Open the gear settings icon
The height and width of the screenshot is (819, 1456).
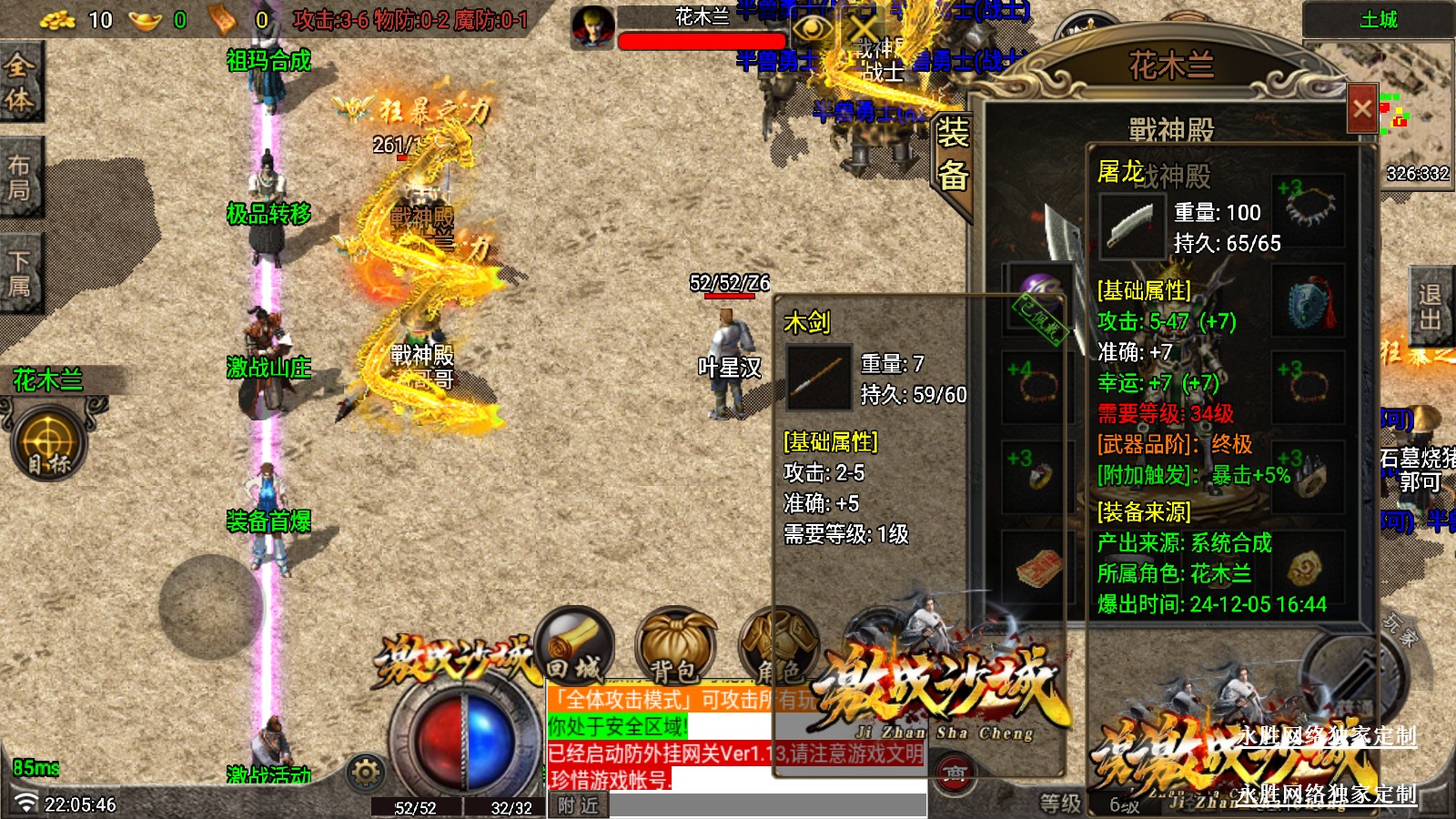(366, 773)
